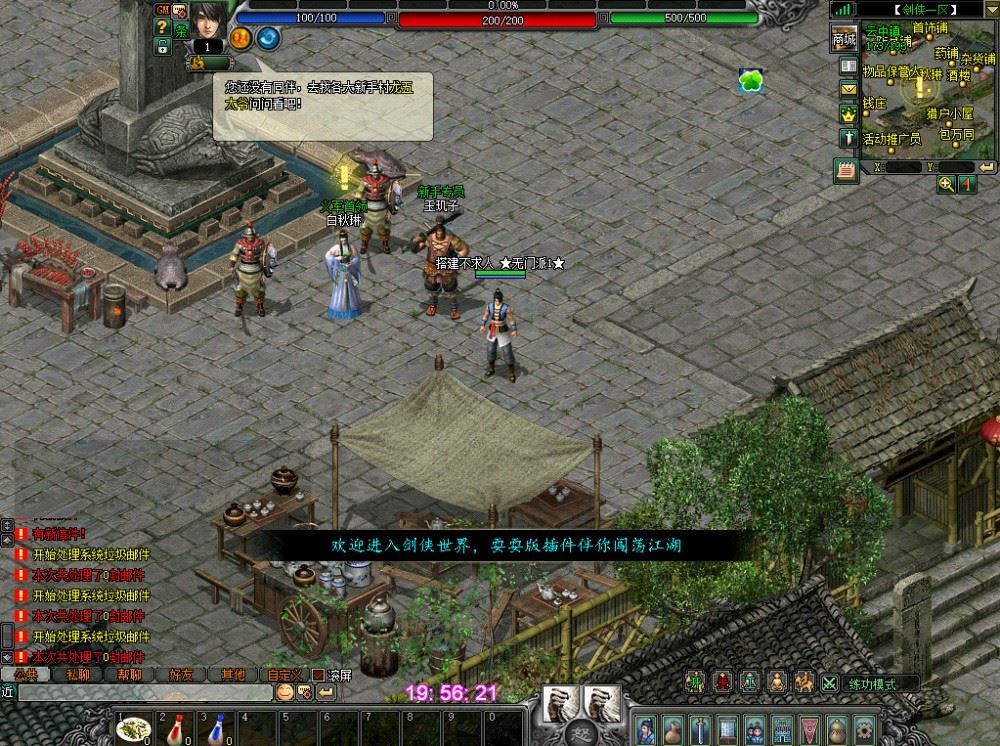Image resolution: width=1000 pixels, height=746 pixels.
Task: Open the 商城 shop button
Action: (x=844, y=39)
